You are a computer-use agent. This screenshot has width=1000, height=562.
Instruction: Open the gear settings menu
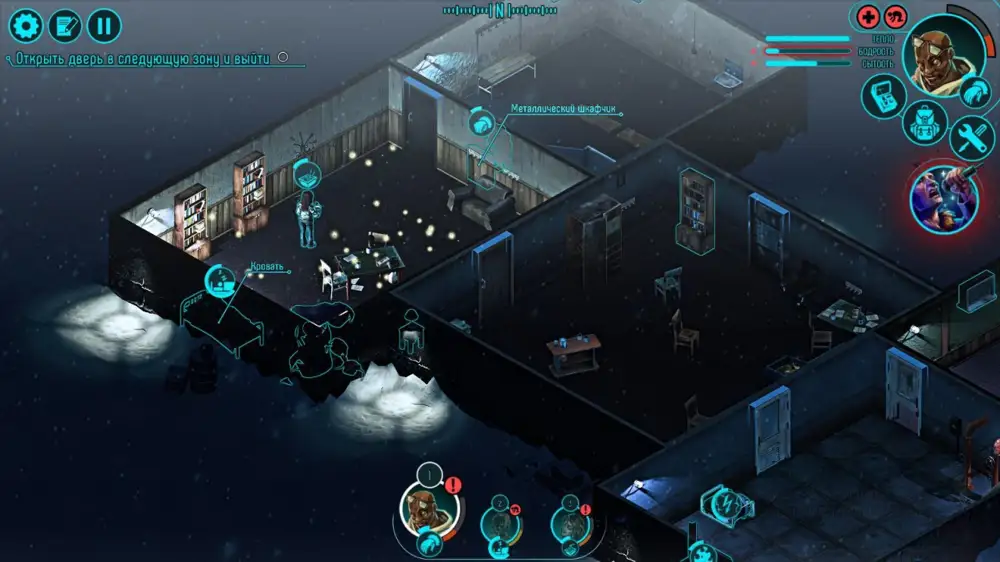(x=25, y=25)
